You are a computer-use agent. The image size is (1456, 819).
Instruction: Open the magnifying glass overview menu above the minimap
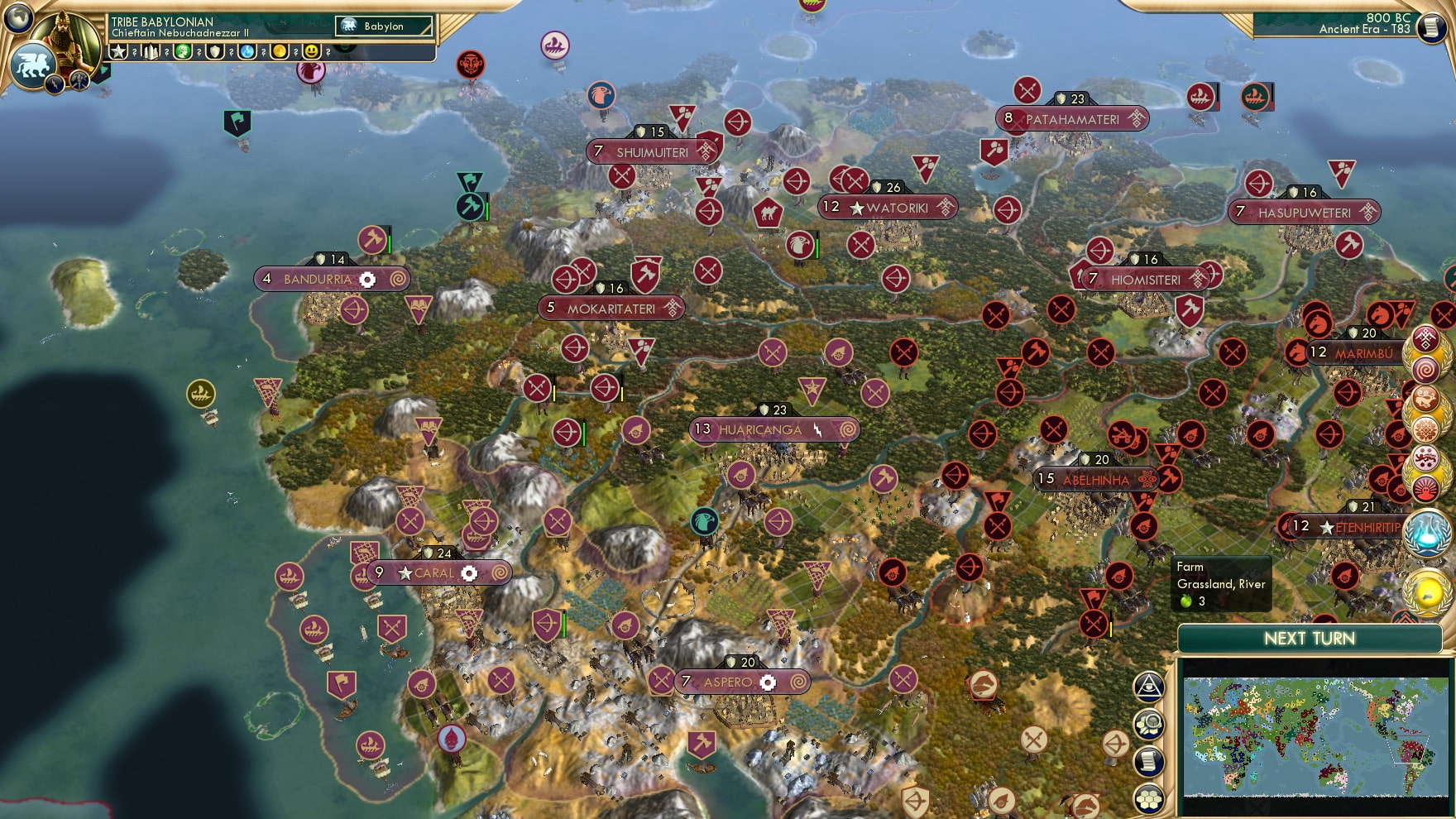1150,724
